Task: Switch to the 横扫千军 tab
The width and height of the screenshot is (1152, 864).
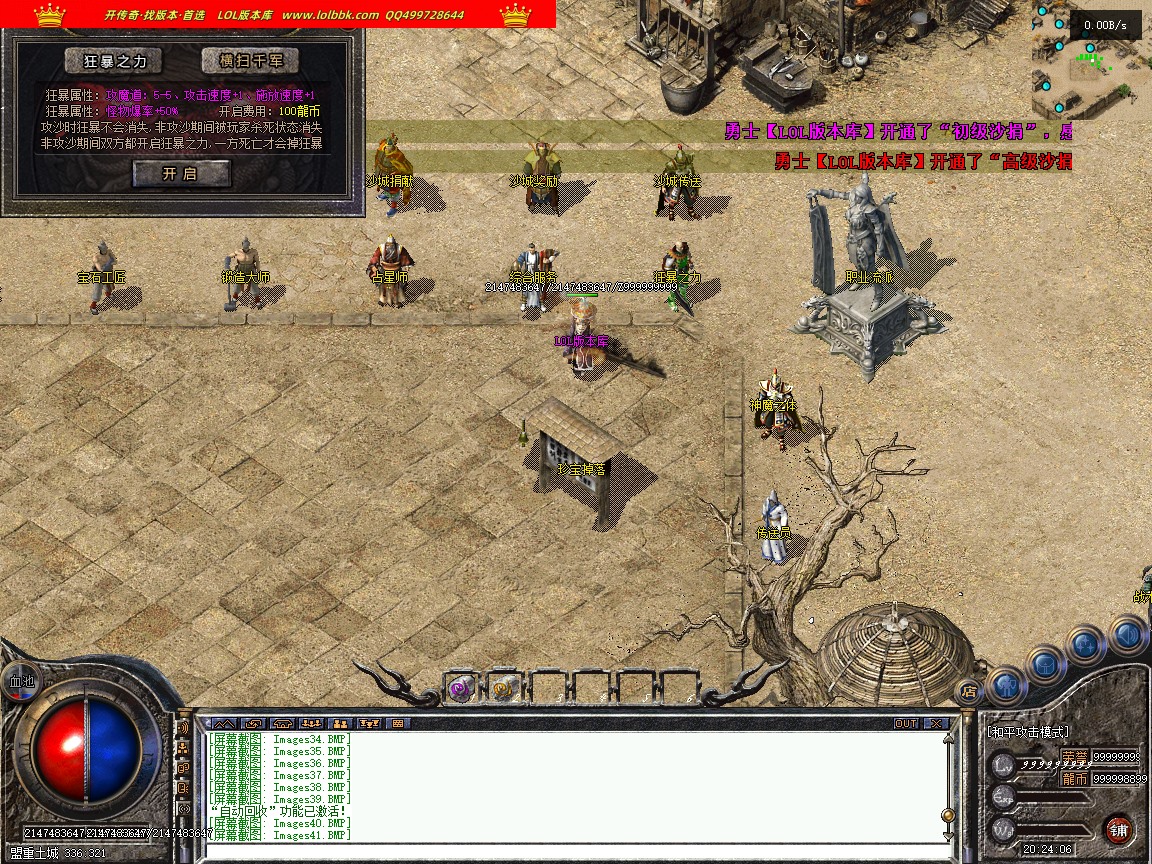Action: click(x=250, y=61)
